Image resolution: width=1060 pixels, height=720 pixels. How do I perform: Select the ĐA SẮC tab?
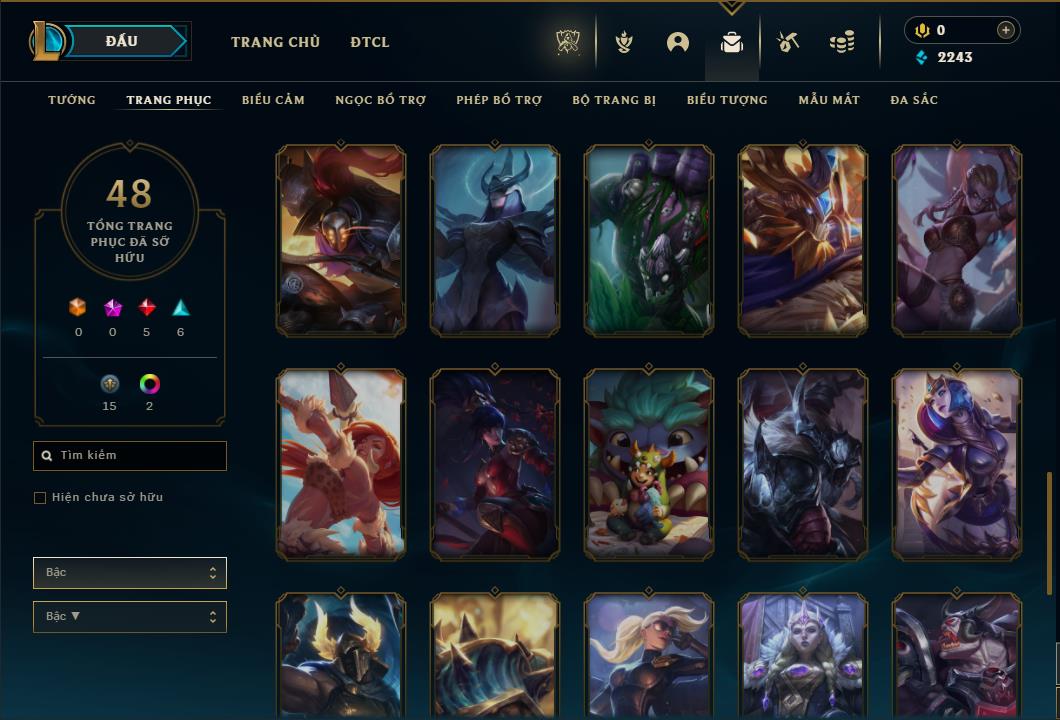(914, 100)
